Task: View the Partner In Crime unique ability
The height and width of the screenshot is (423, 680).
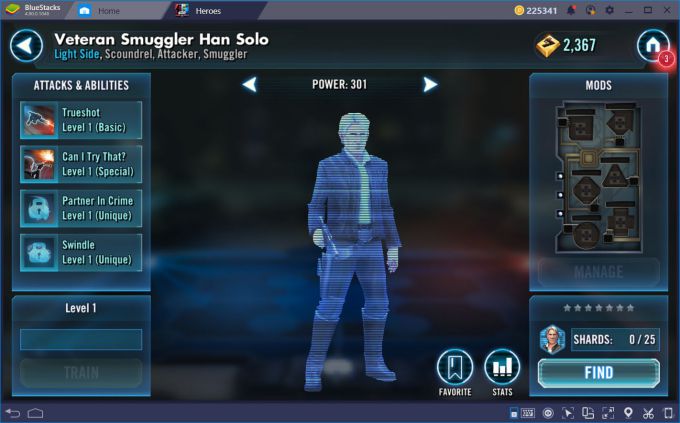Action: (81, 208)
